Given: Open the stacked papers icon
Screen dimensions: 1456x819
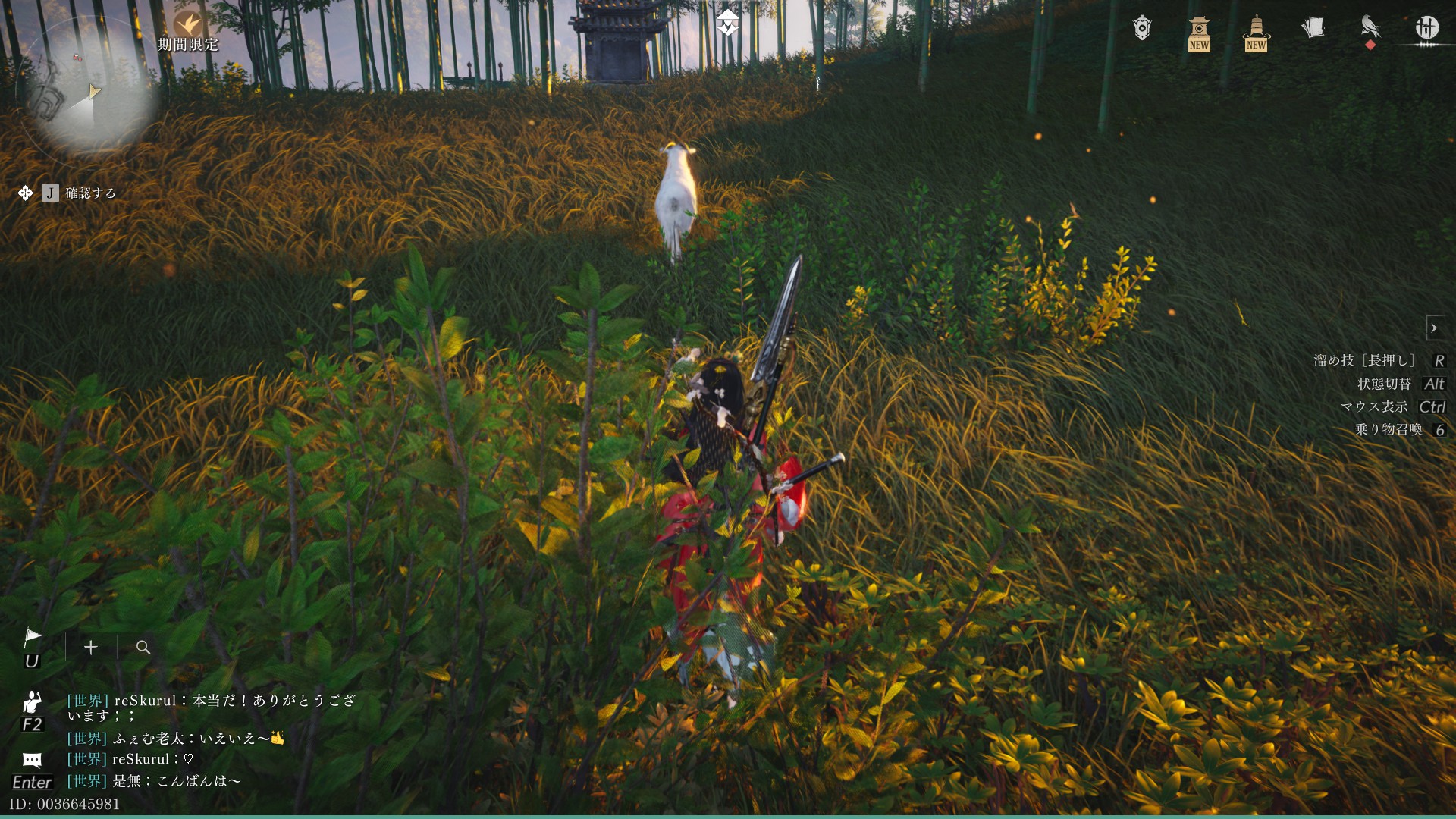Looking at the screenshot, I should (x=1313, y=28).
